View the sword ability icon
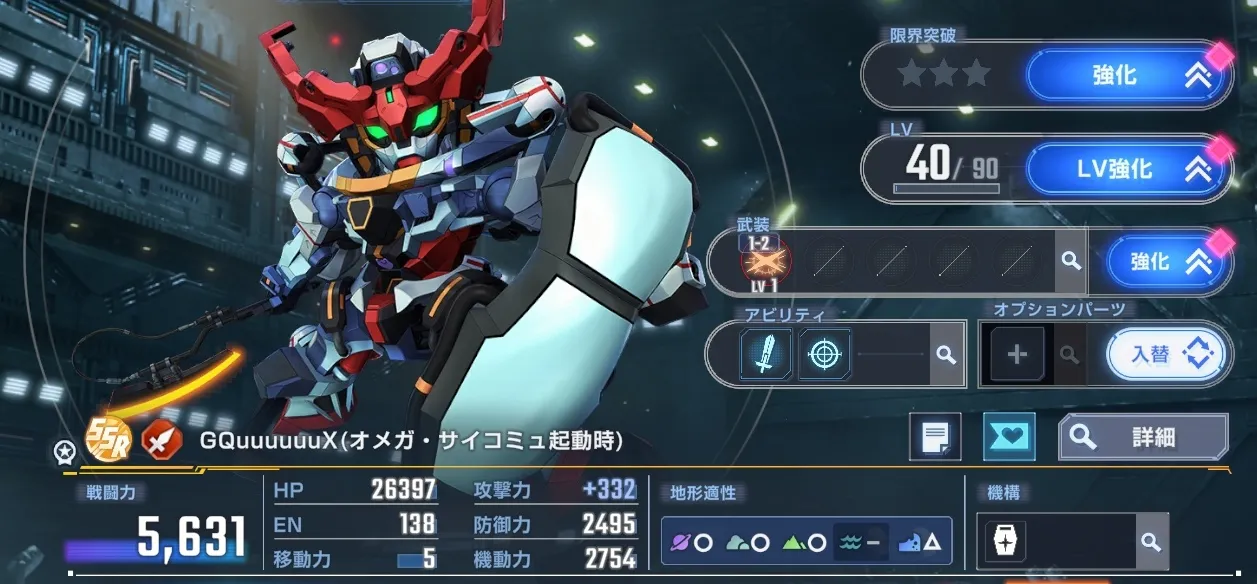The width and height of the screenshot is (1257, 584). click(x=767, y=353)
